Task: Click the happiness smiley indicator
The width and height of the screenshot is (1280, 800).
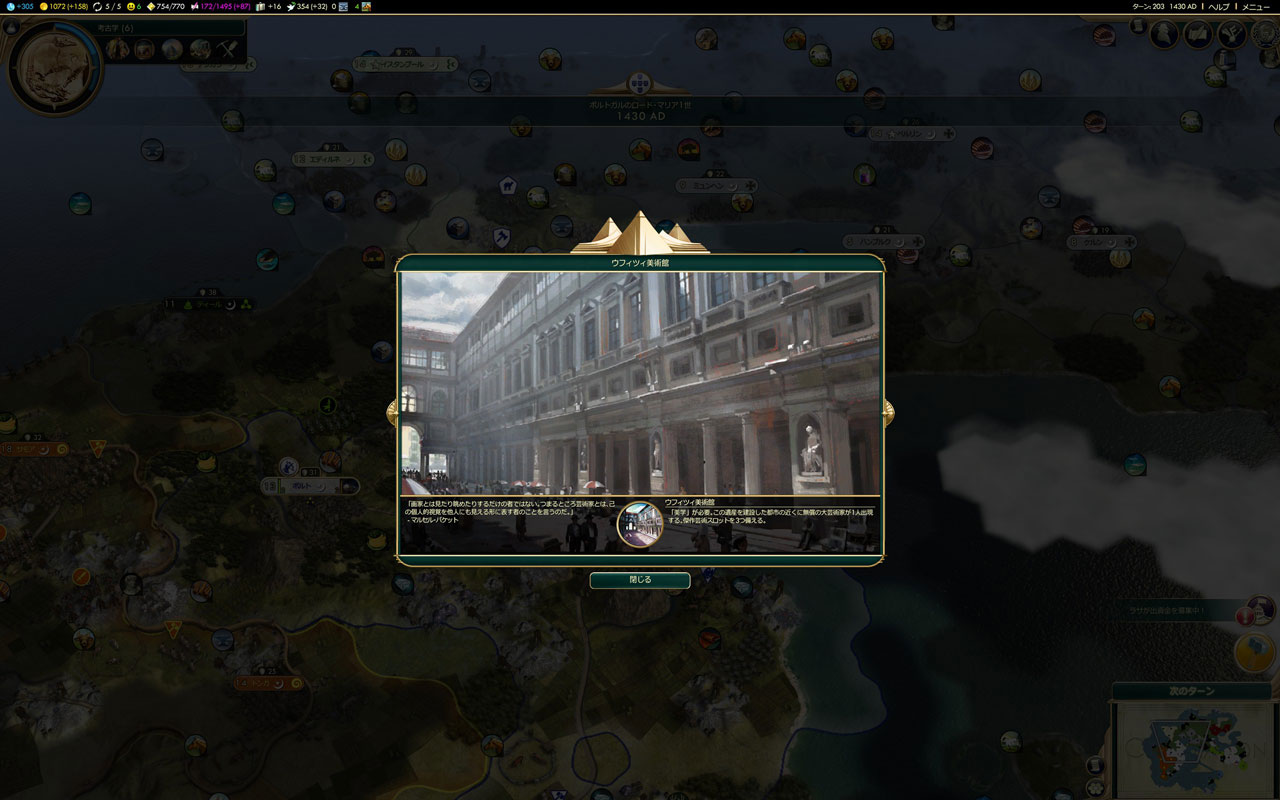Action: [132, 7]
